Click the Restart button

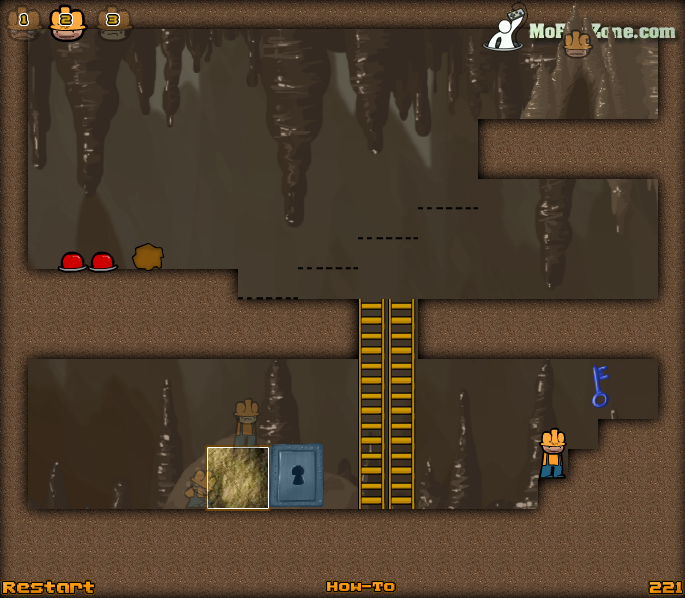(48, 587)
